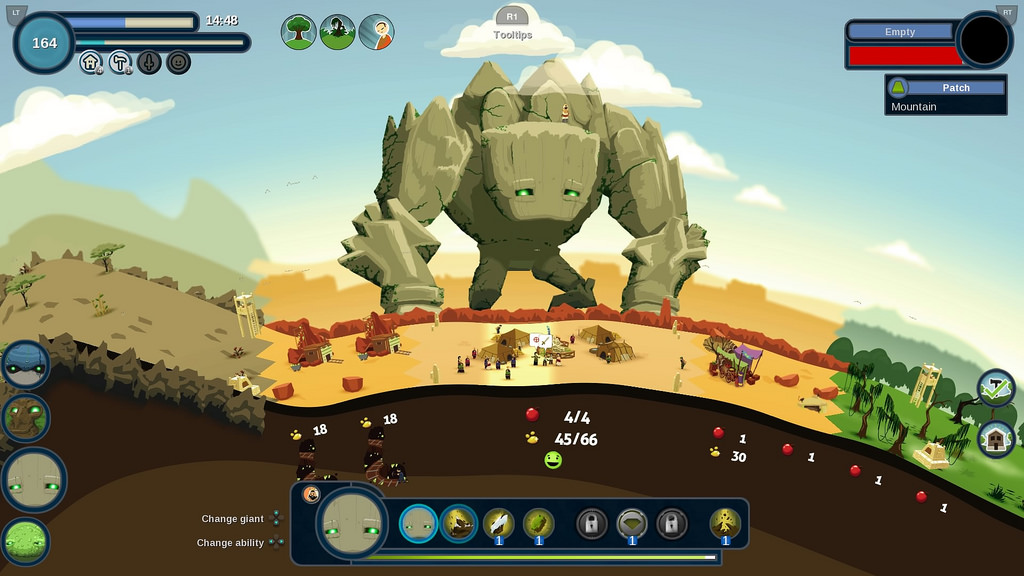
Task: Use the golden eruption ability icon
Action: 725,523
